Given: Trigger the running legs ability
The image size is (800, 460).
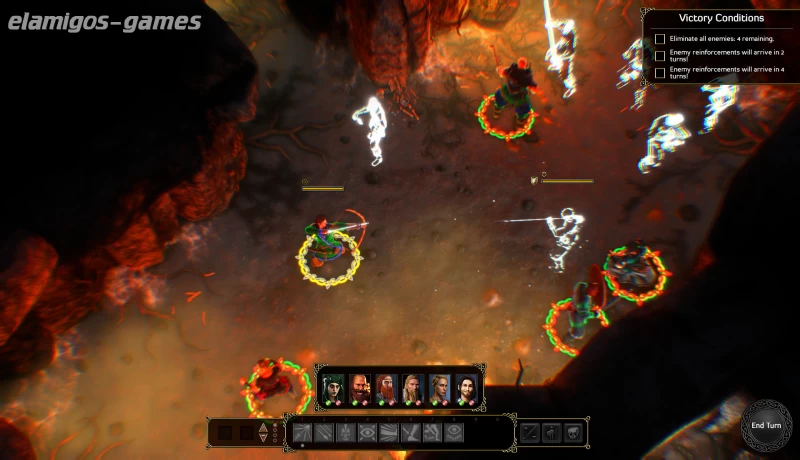Looking at the screenshot, I should (x=432, y=432).
